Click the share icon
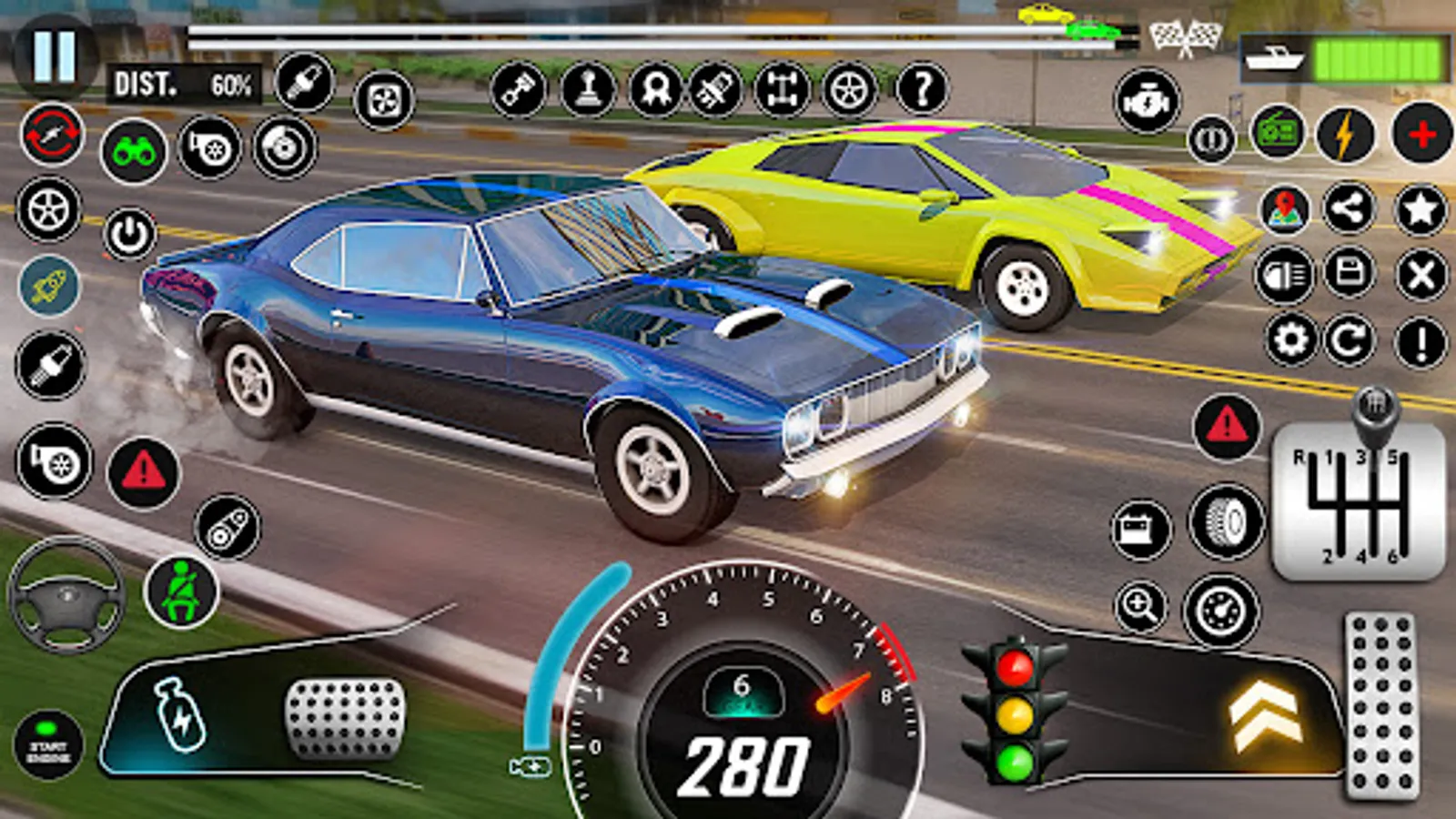Viewport: 1456px width, 819px height. coord(1350,210)
